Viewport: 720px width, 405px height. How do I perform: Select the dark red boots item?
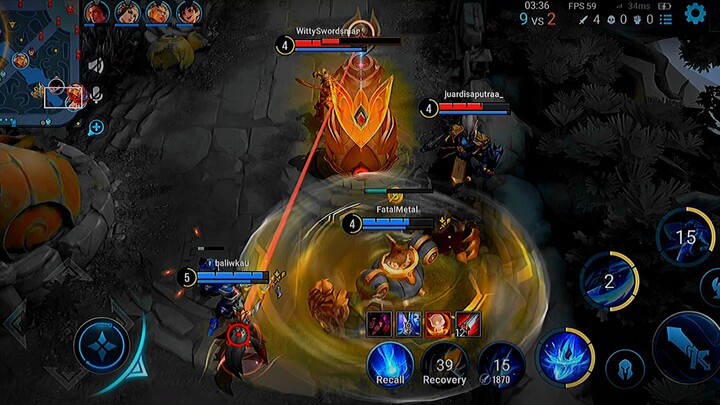click(x=380, y=323)
